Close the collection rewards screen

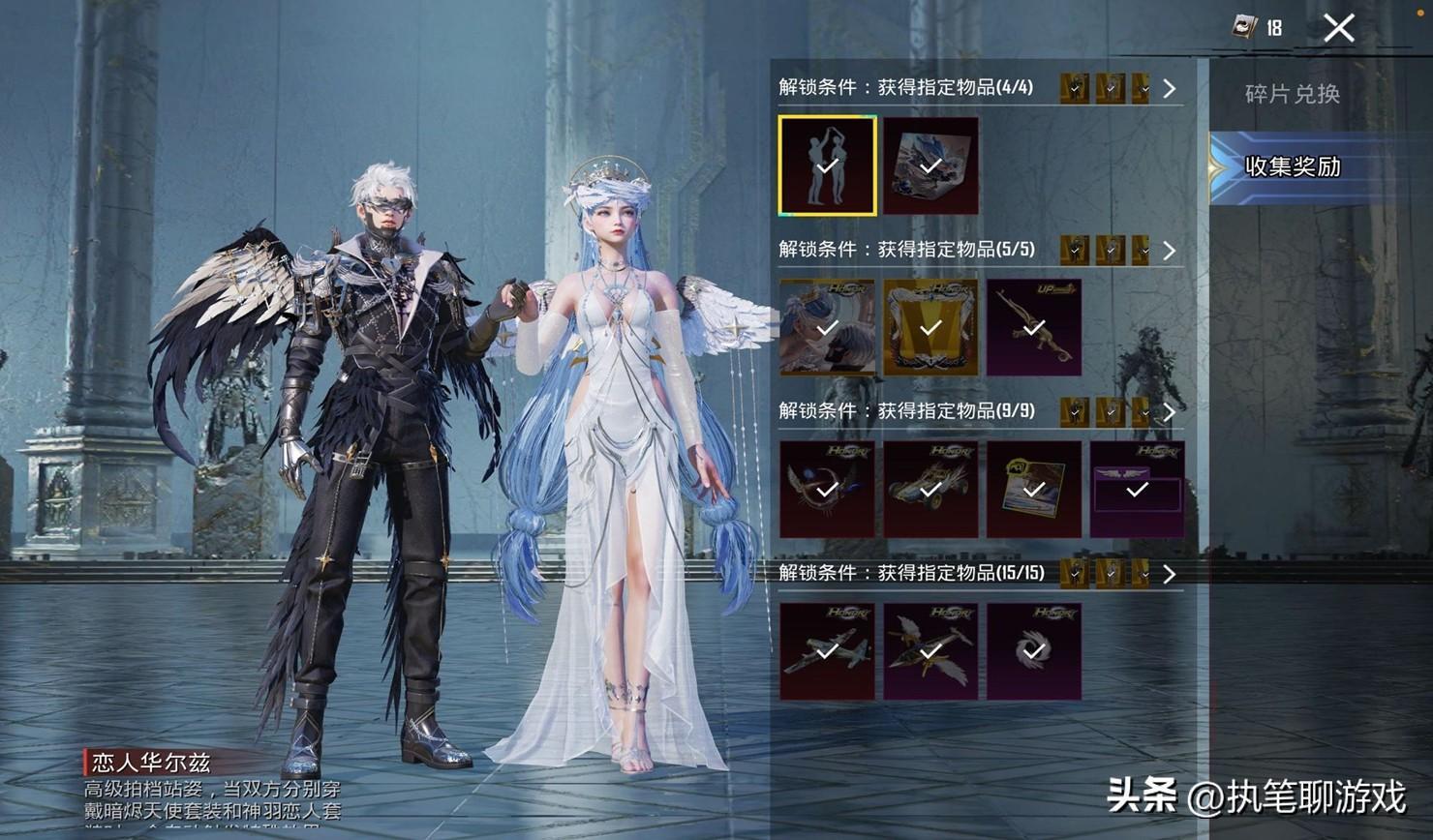coord(1339,28)
